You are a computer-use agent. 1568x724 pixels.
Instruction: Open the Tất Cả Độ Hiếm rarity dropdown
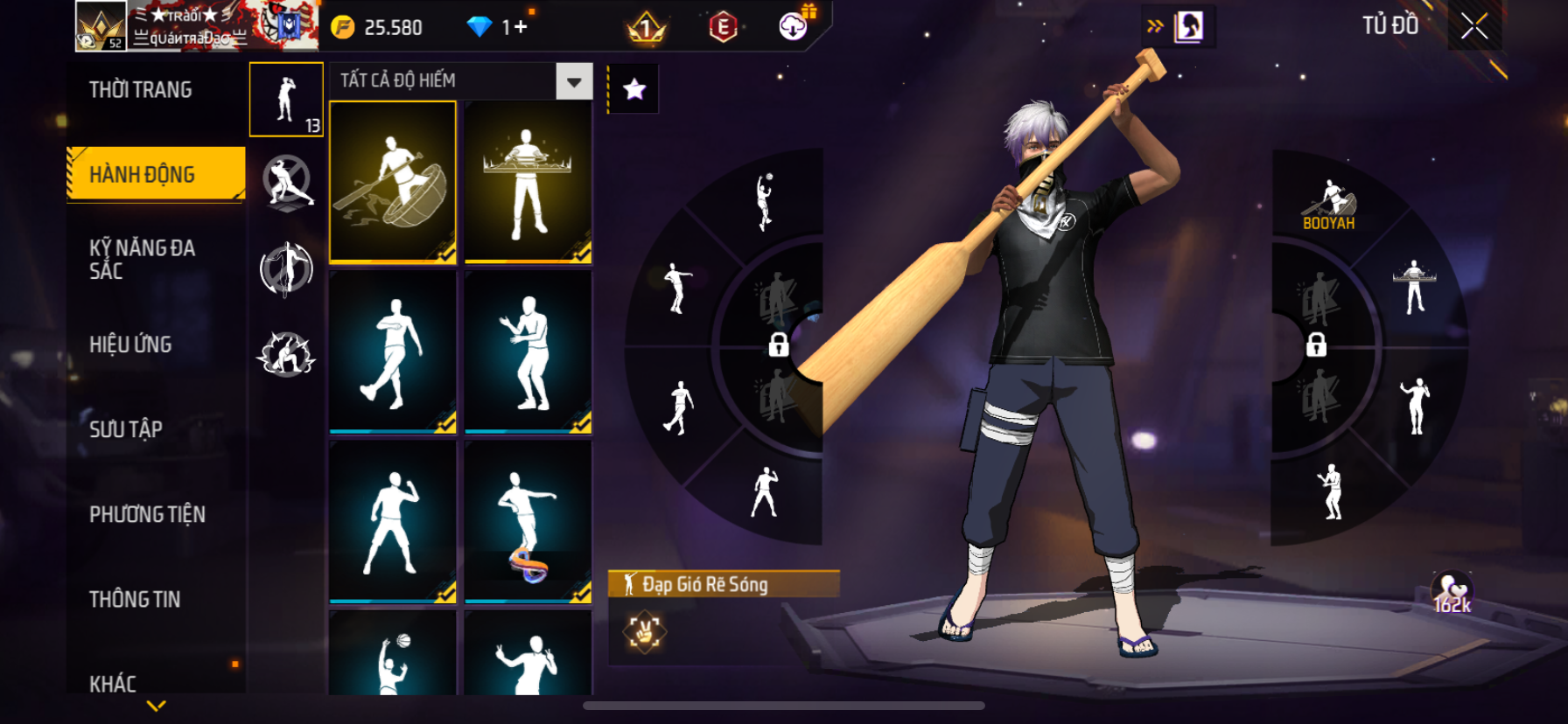point(574,81)
